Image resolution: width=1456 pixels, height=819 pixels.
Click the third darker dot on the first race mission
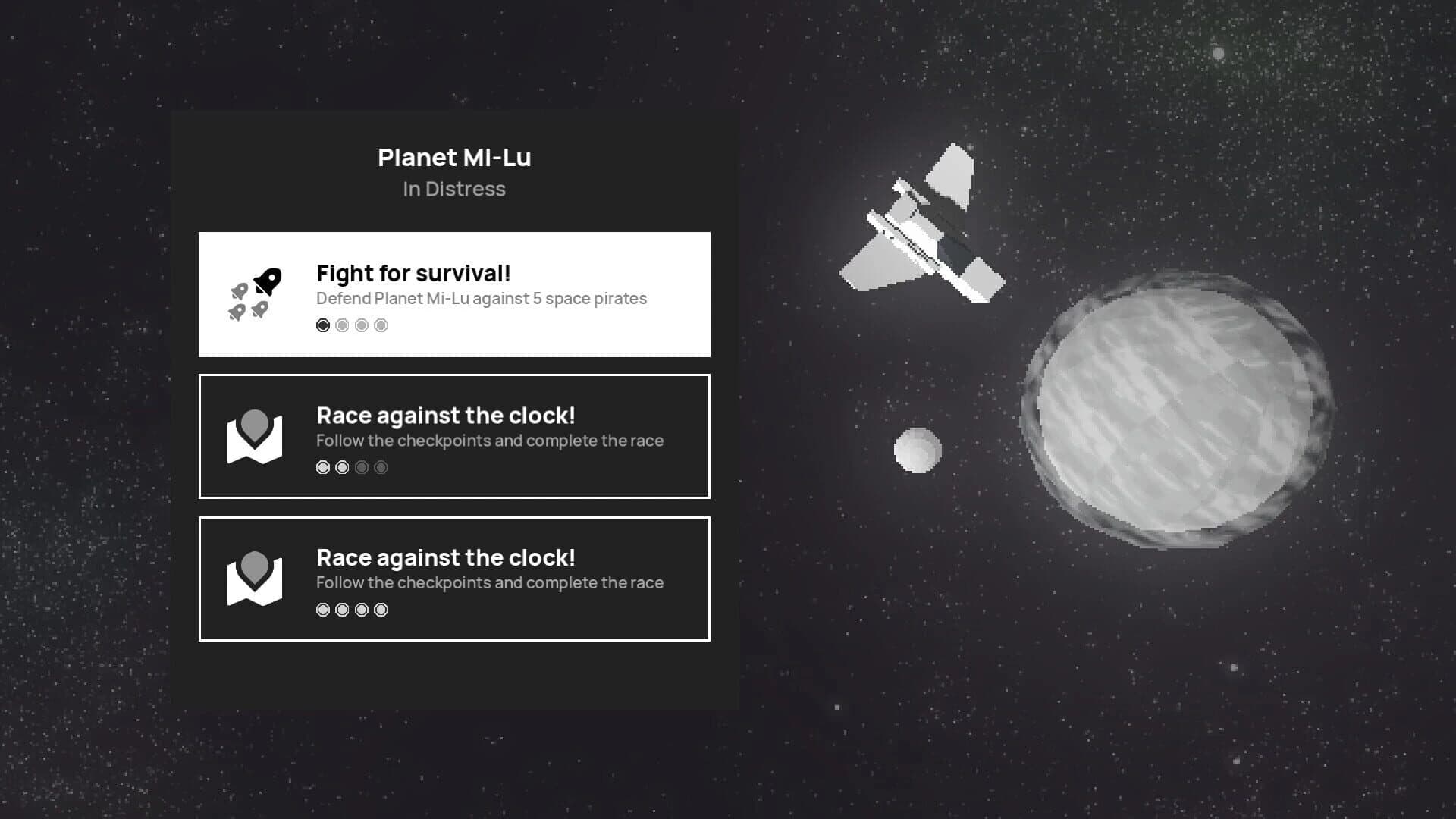tap(361, 467)
